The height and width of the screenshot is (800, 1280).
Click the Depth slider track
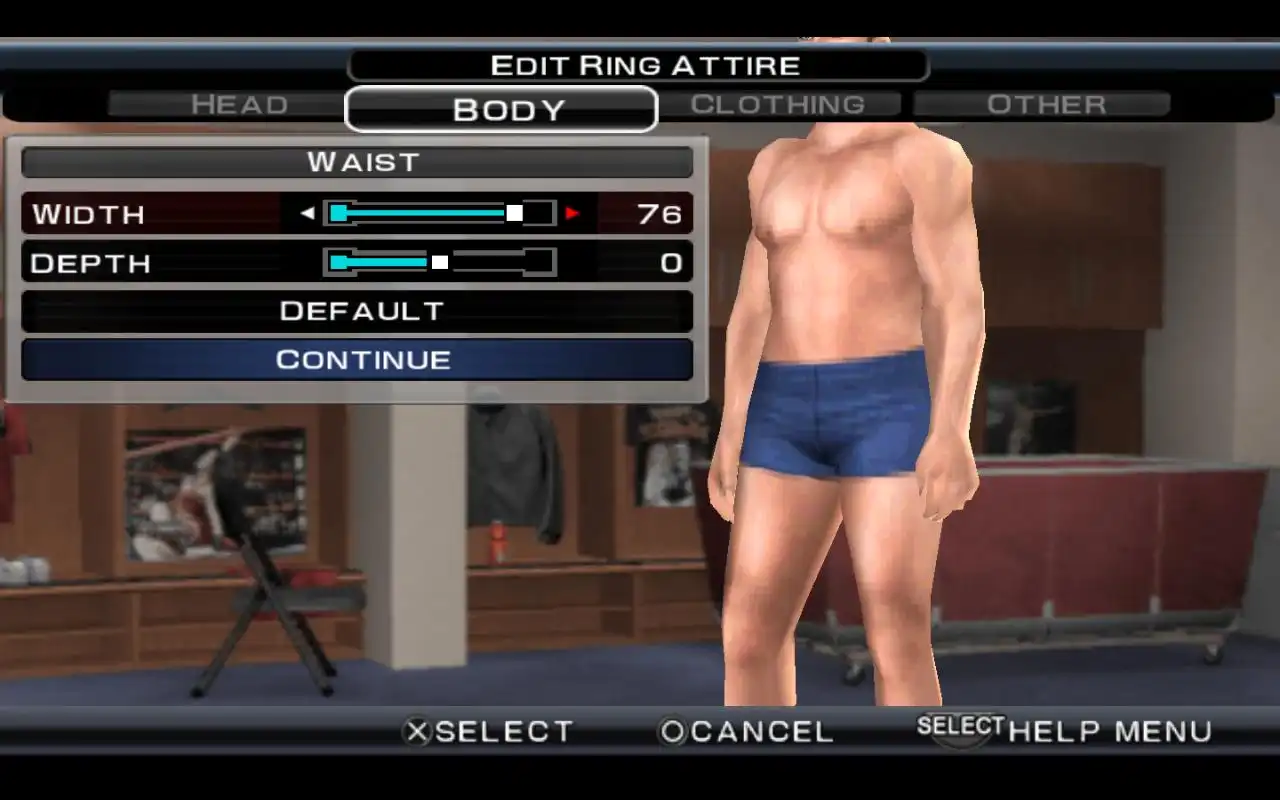click(439, 262)
